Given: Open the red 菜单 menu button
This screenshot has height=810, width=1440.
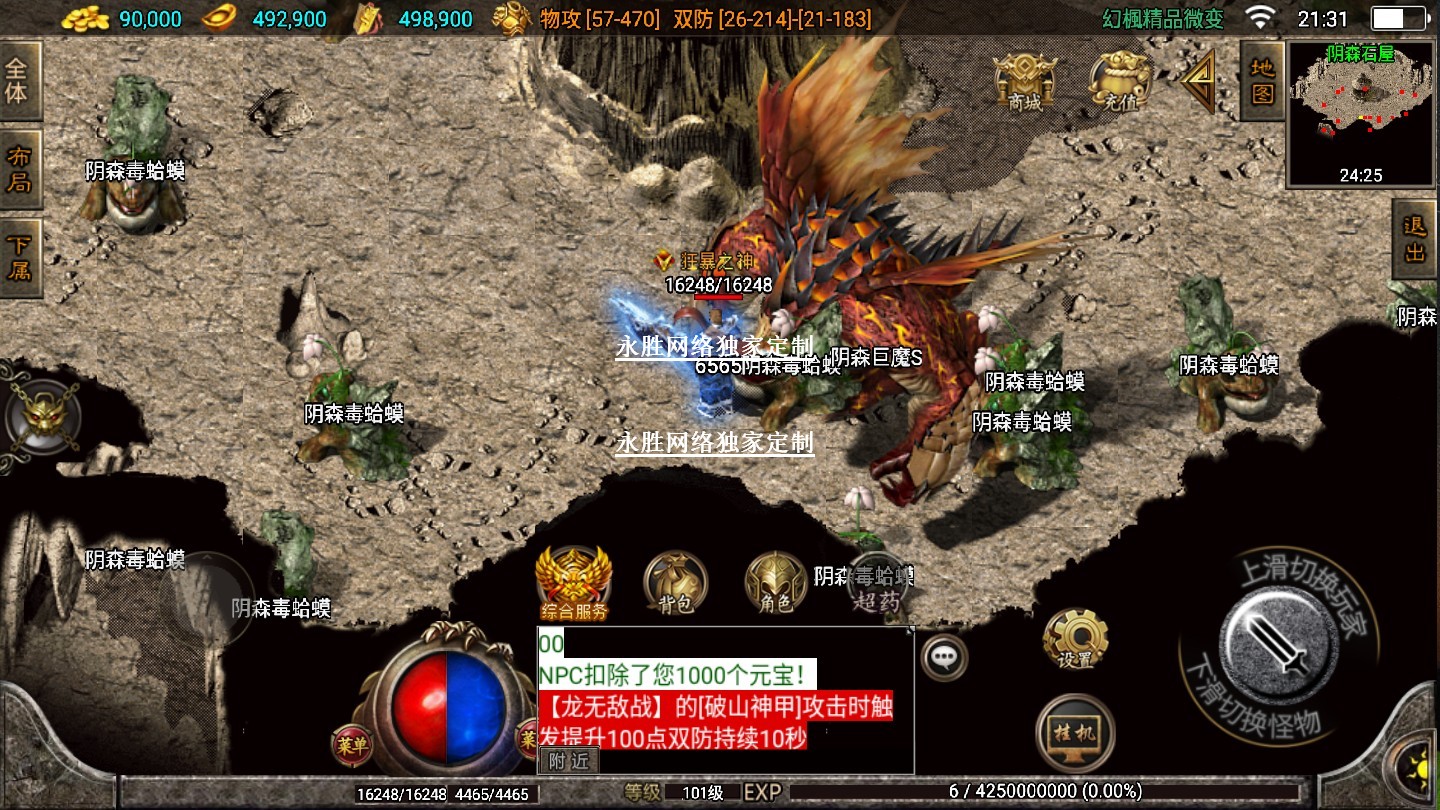Looking at the screenshot, I should coord(351,744).
